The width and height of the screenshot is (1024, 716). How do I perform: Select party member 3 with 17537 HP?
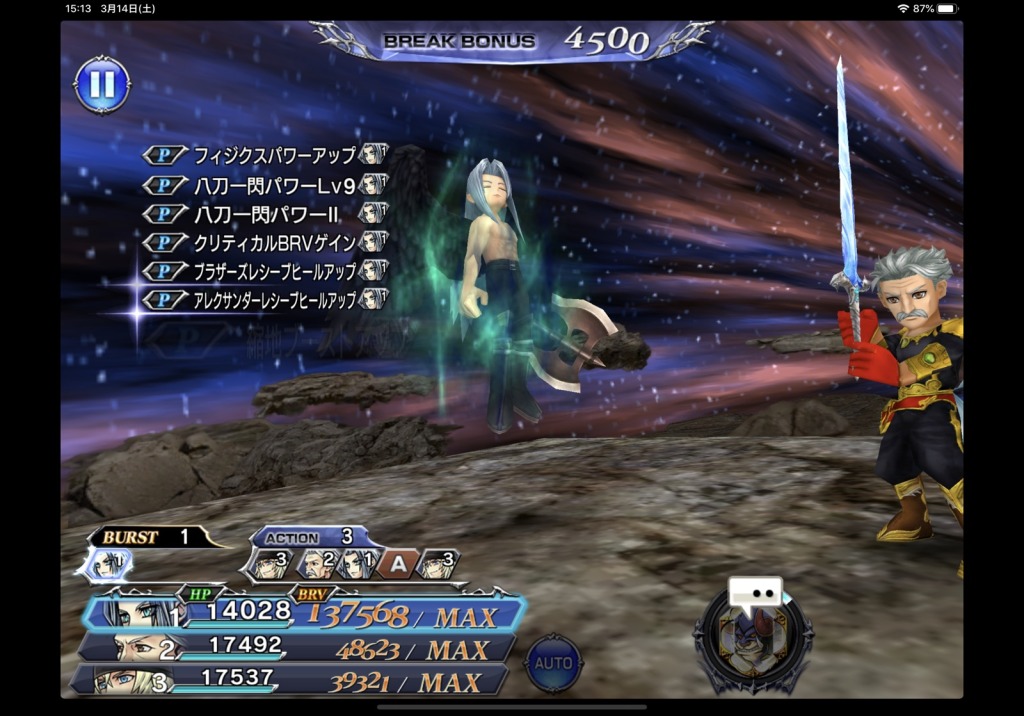[x=290, y=680]
